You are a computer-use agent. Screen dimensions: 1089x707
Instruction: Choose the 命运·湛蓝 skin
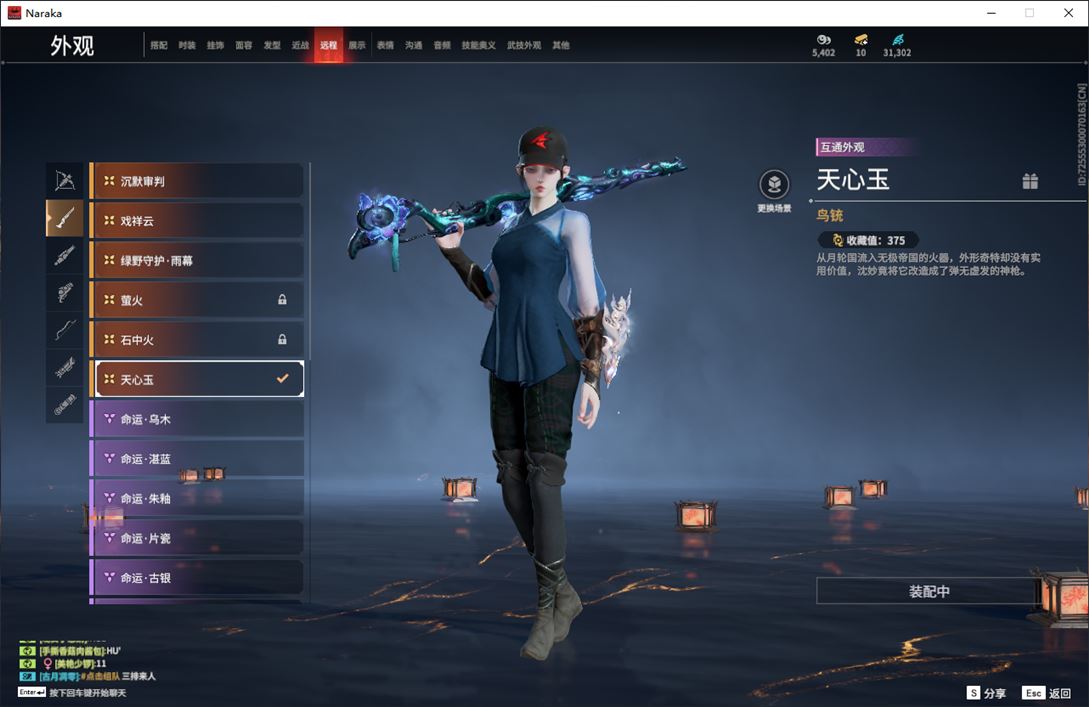[x=197, y=459]
